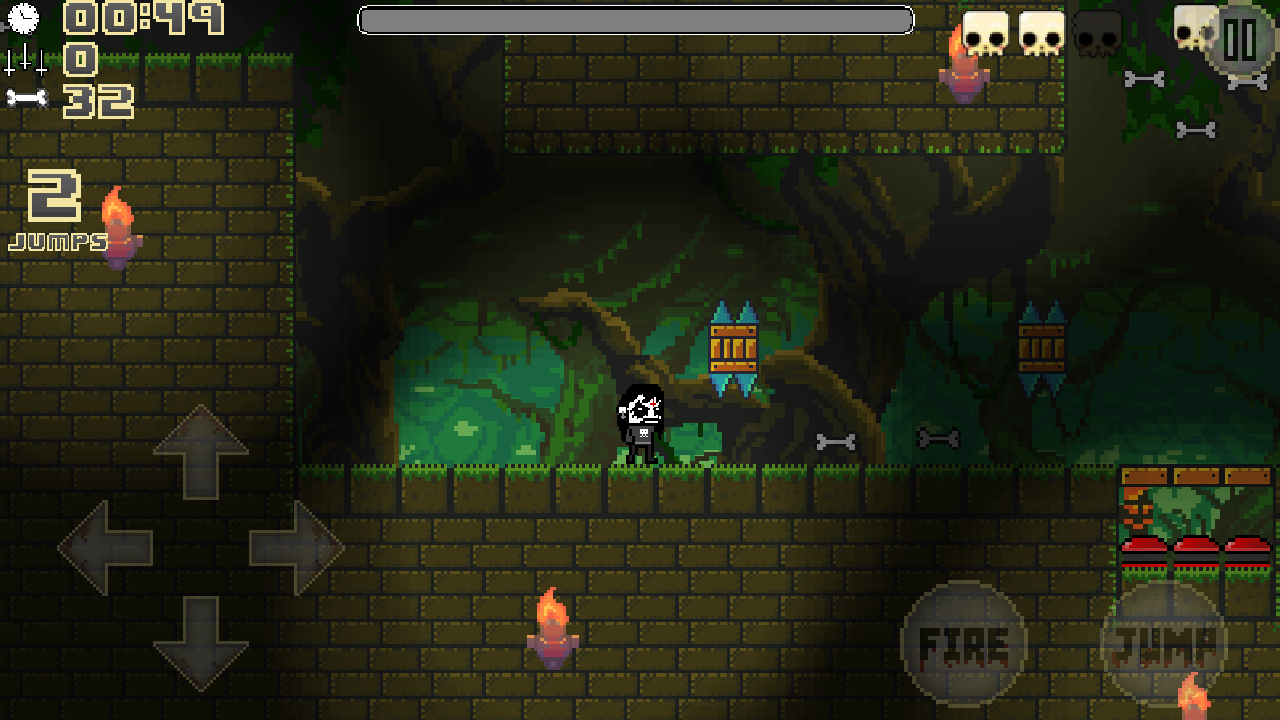Tap the up arrow on the d-pad
Screen dimensions: 1280x720
pos(201,452)
